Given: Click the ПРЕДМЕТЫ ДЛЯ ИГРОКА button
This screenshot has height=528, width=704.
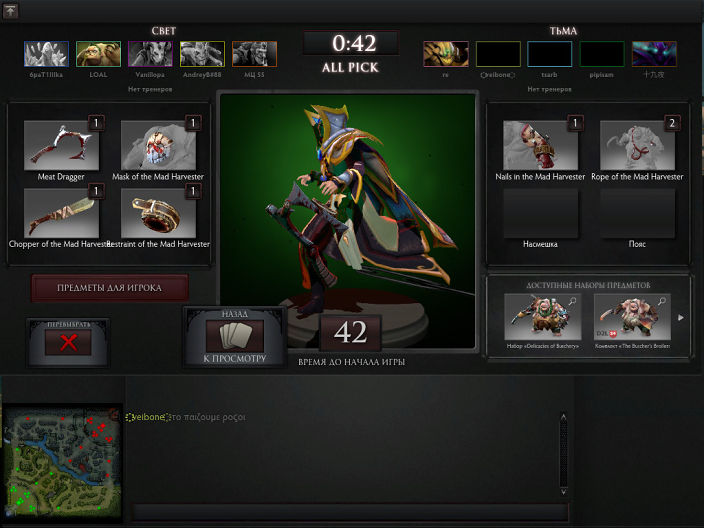Looking at the screenshot, I should click(x=110, y=288).
